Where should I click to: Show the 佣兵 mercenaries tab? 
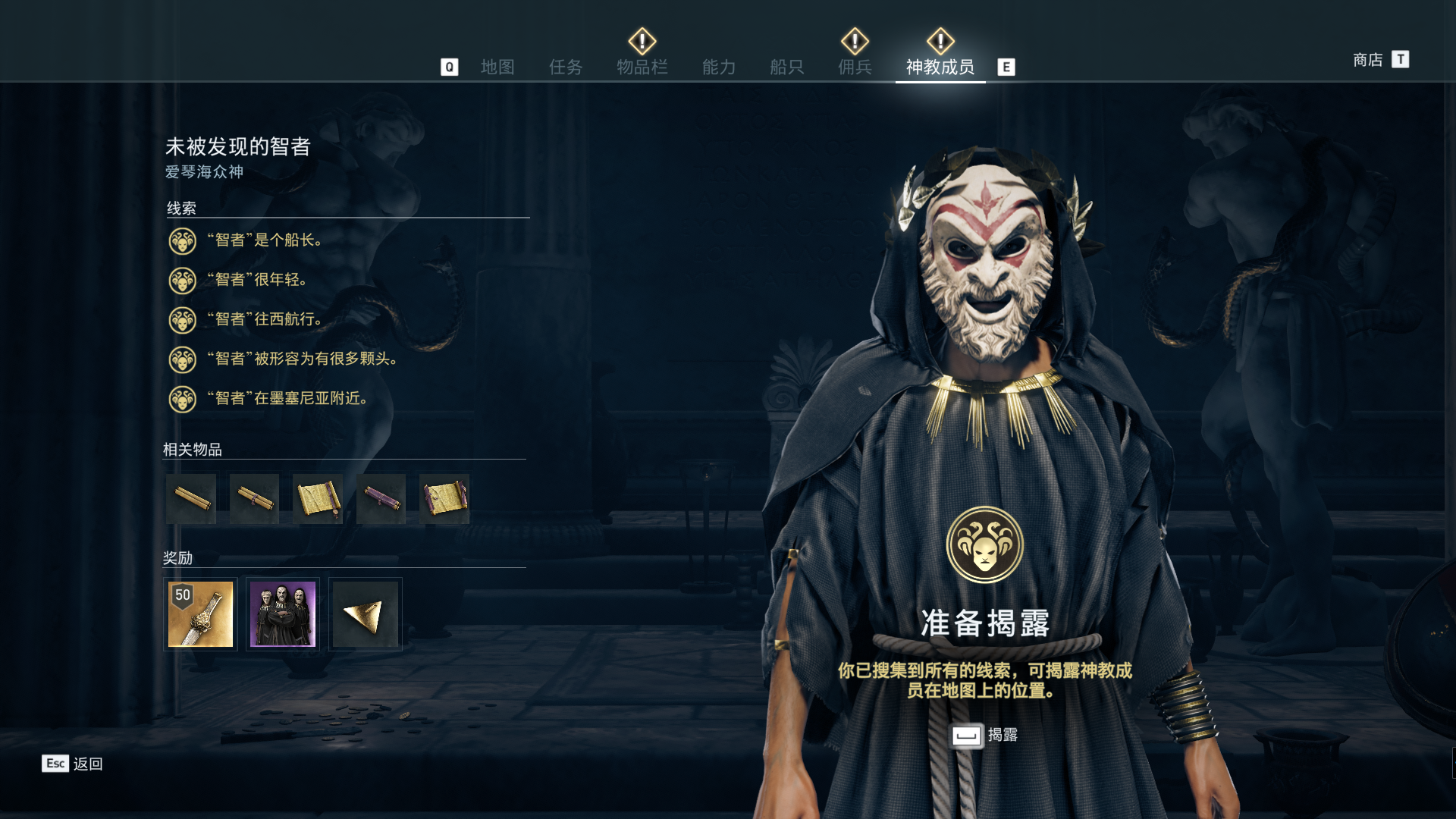coord(855,67)
